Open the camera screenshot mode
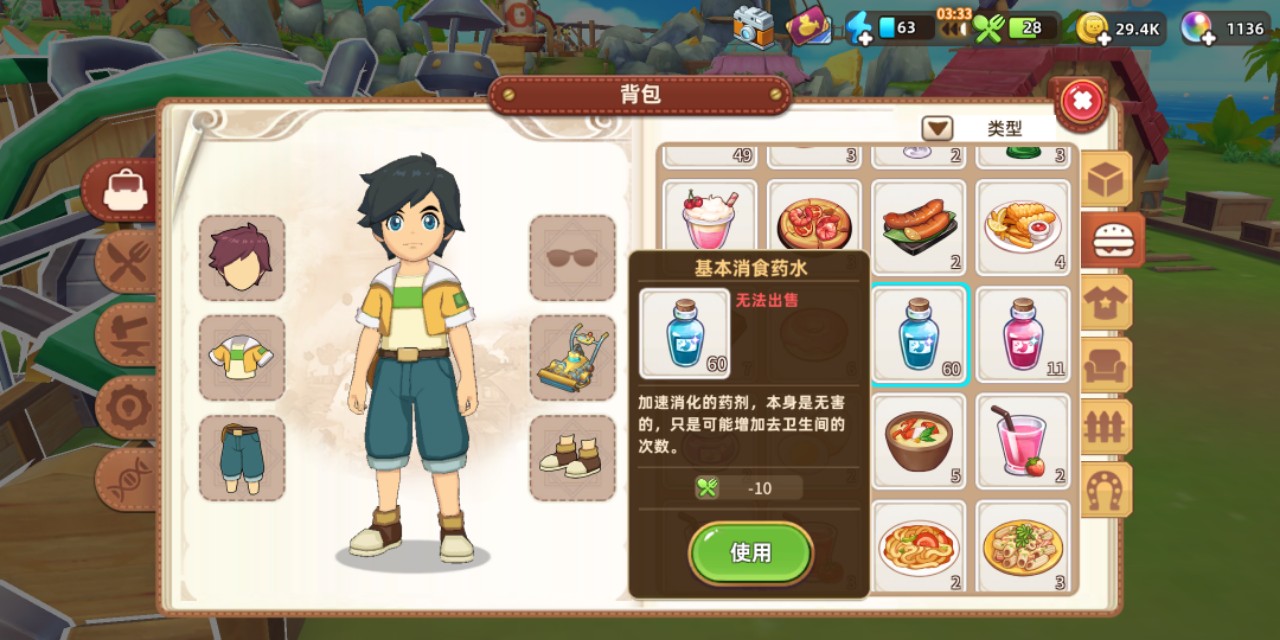 [x=753, y=27]
